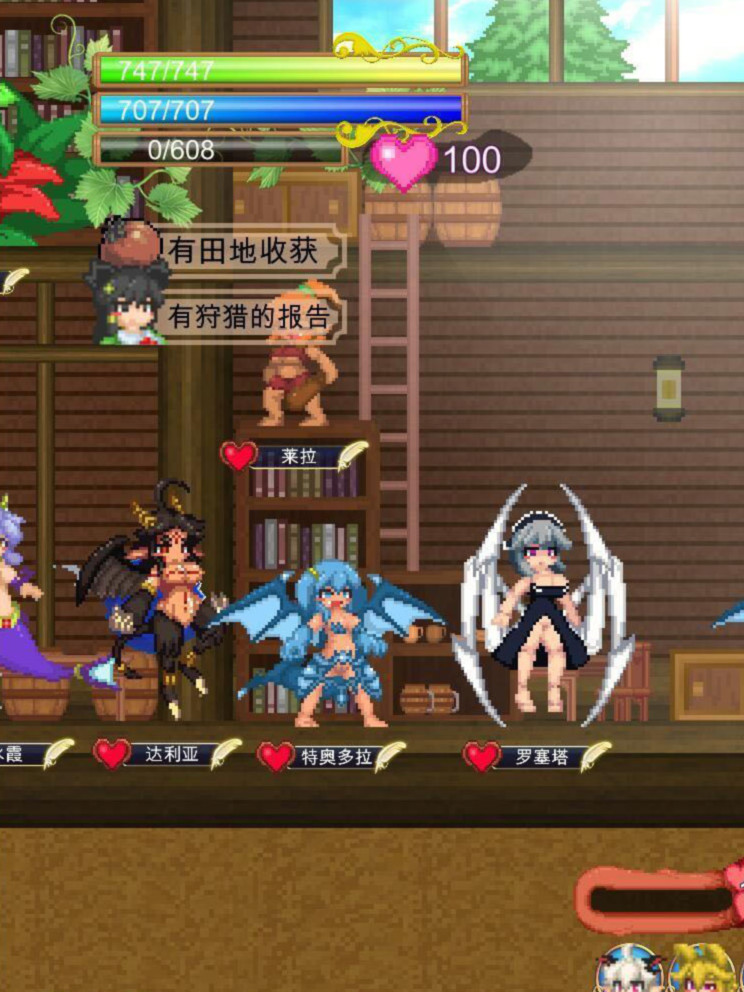Click the red heart beside 莱拉
This screenshot has width=744, height=992.
238,456
